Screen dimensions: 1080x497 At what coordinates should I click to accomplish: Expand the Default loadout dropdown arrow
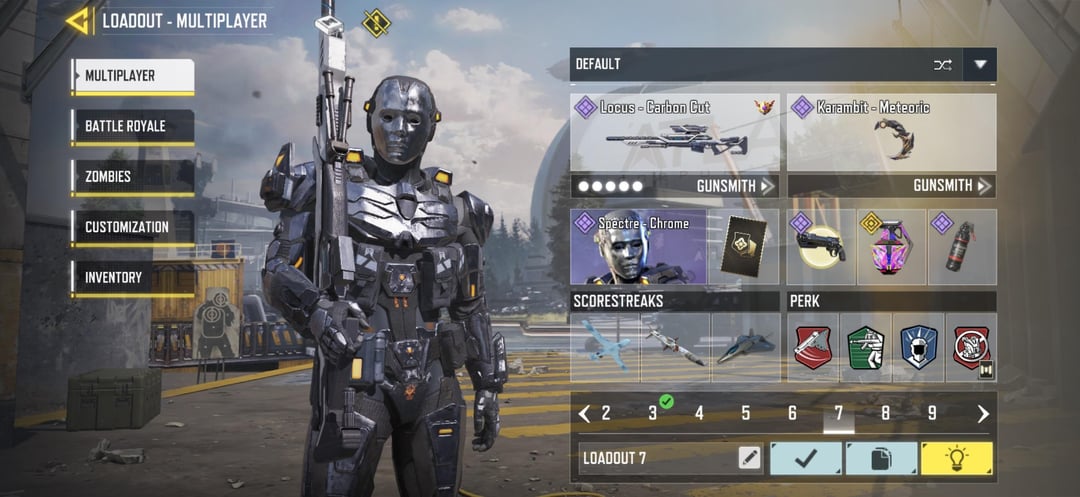[x=980, y=65]
